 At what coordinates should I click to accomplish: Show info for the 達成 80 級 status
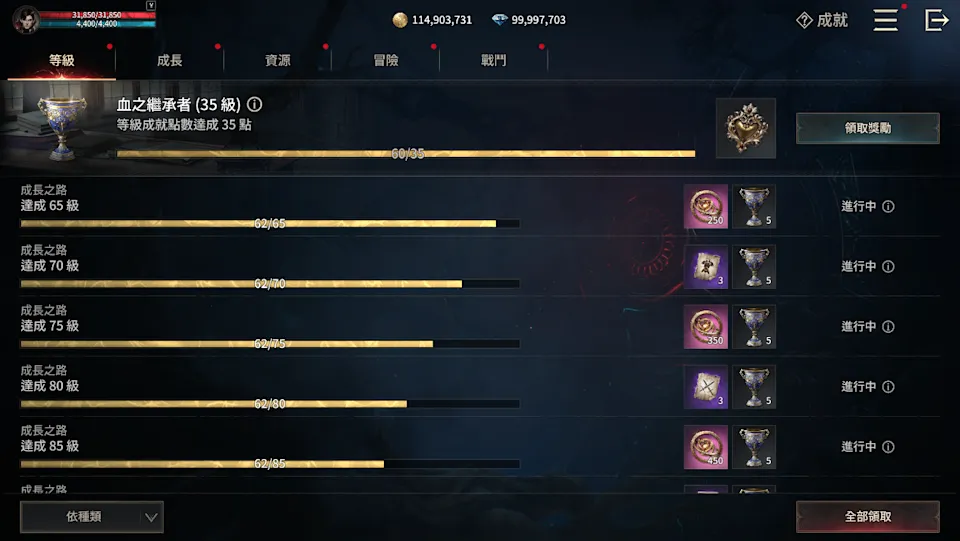point(888,387)
